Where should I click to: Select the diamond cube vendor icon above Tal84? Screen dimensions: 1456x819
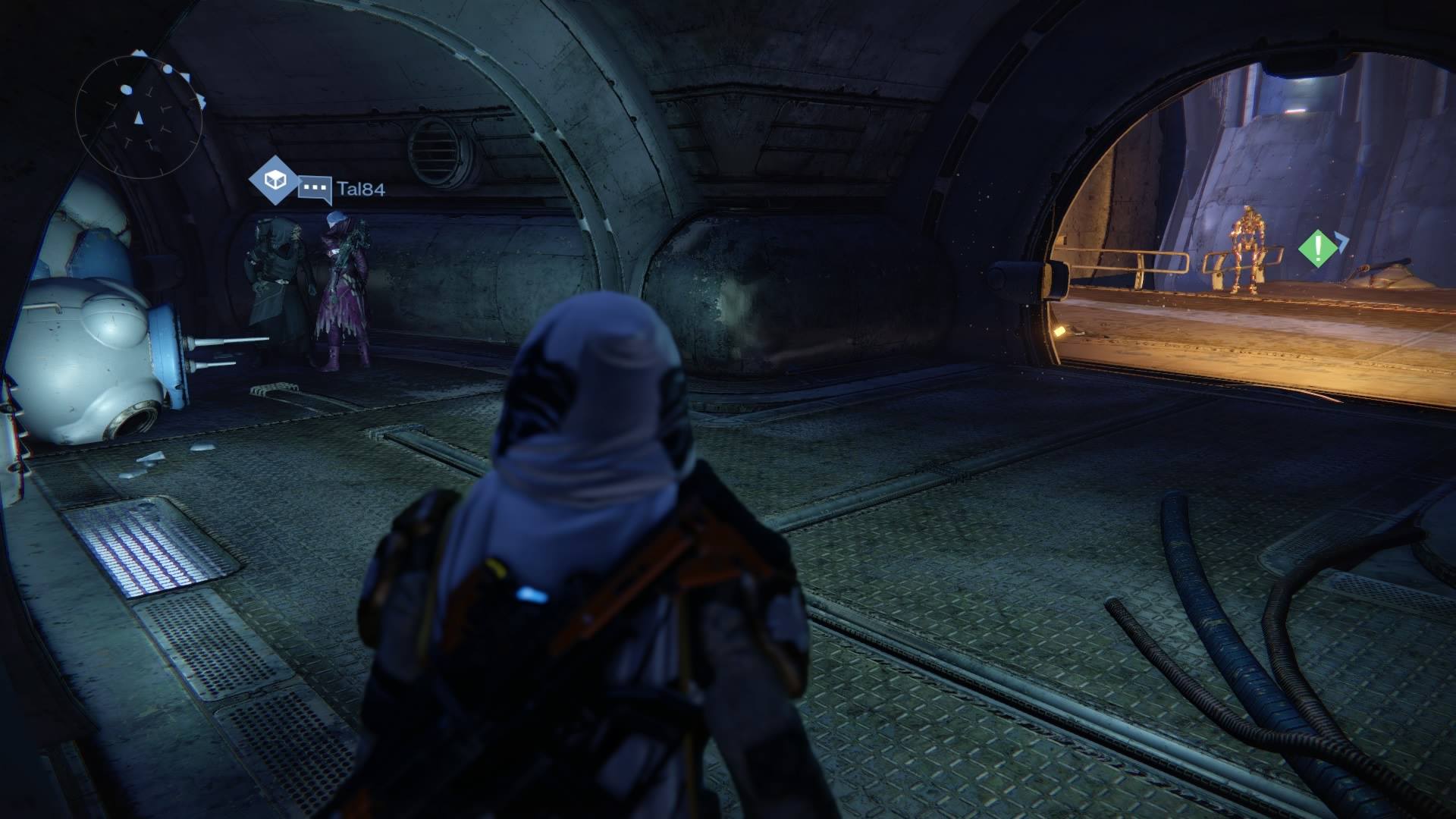tap(275, 181)
